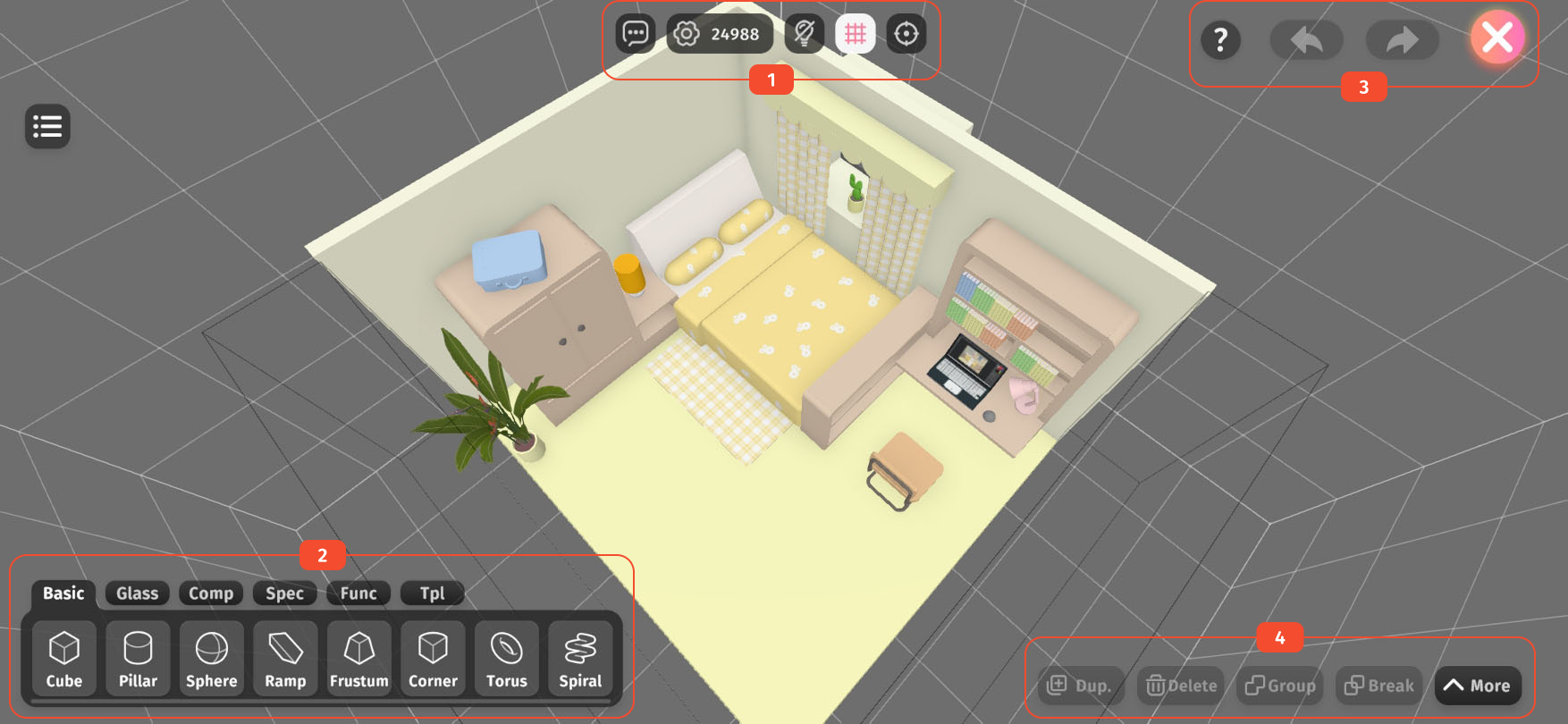Switch to the Glass tab
Screen dimensions: 1568x724
(137, 594)
